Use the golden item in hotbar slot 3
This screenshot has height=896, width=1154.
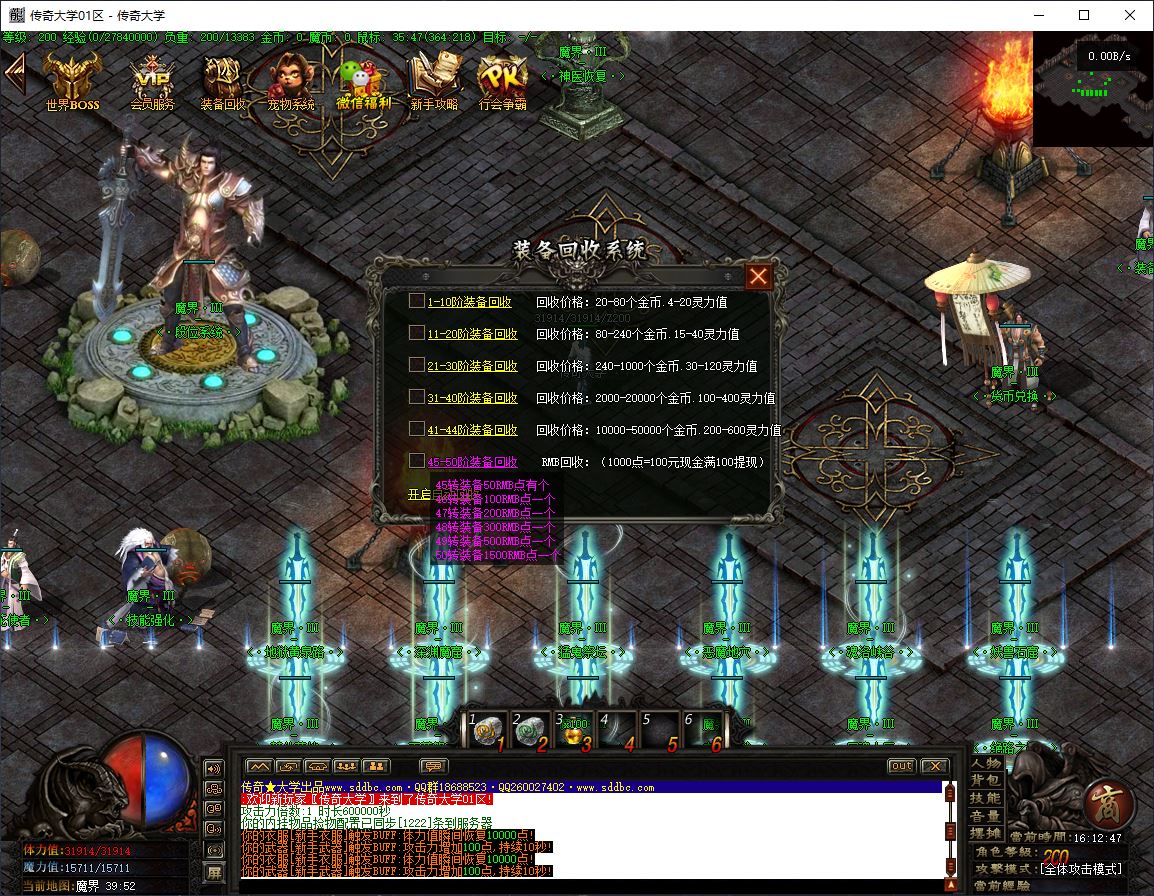point(572,732)
